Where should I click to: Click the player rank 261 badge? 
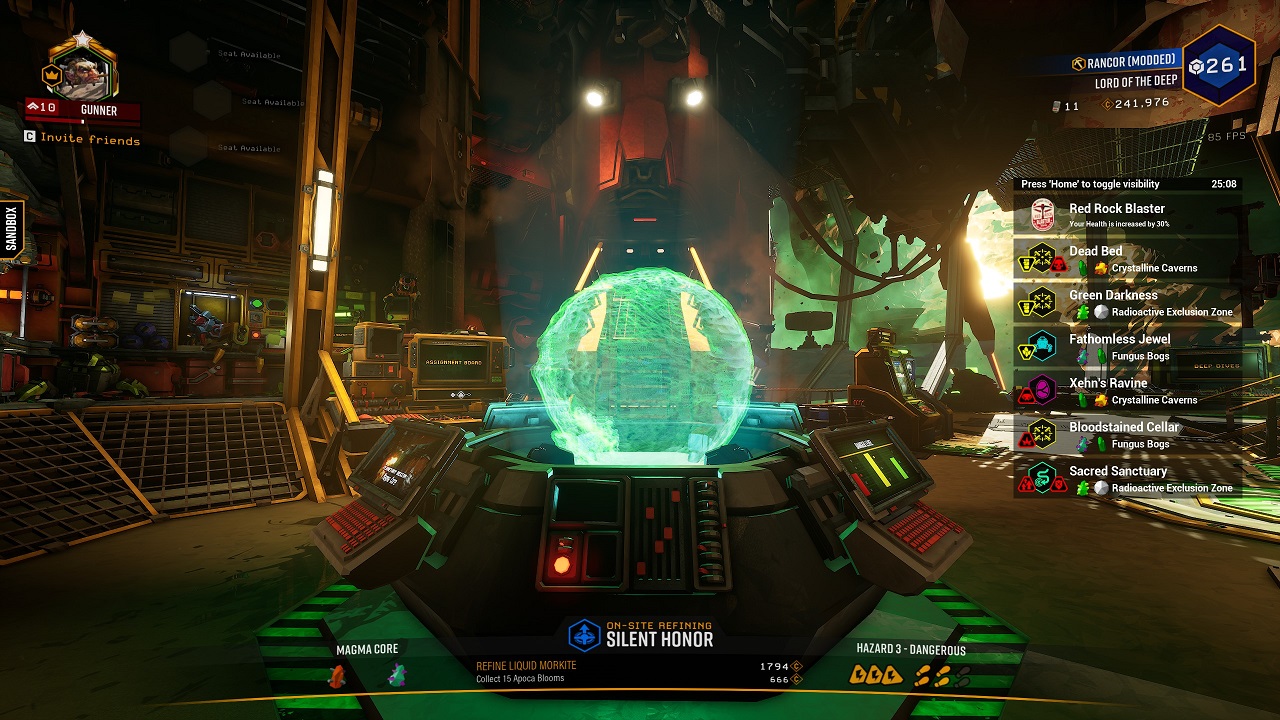[1218, 66]
